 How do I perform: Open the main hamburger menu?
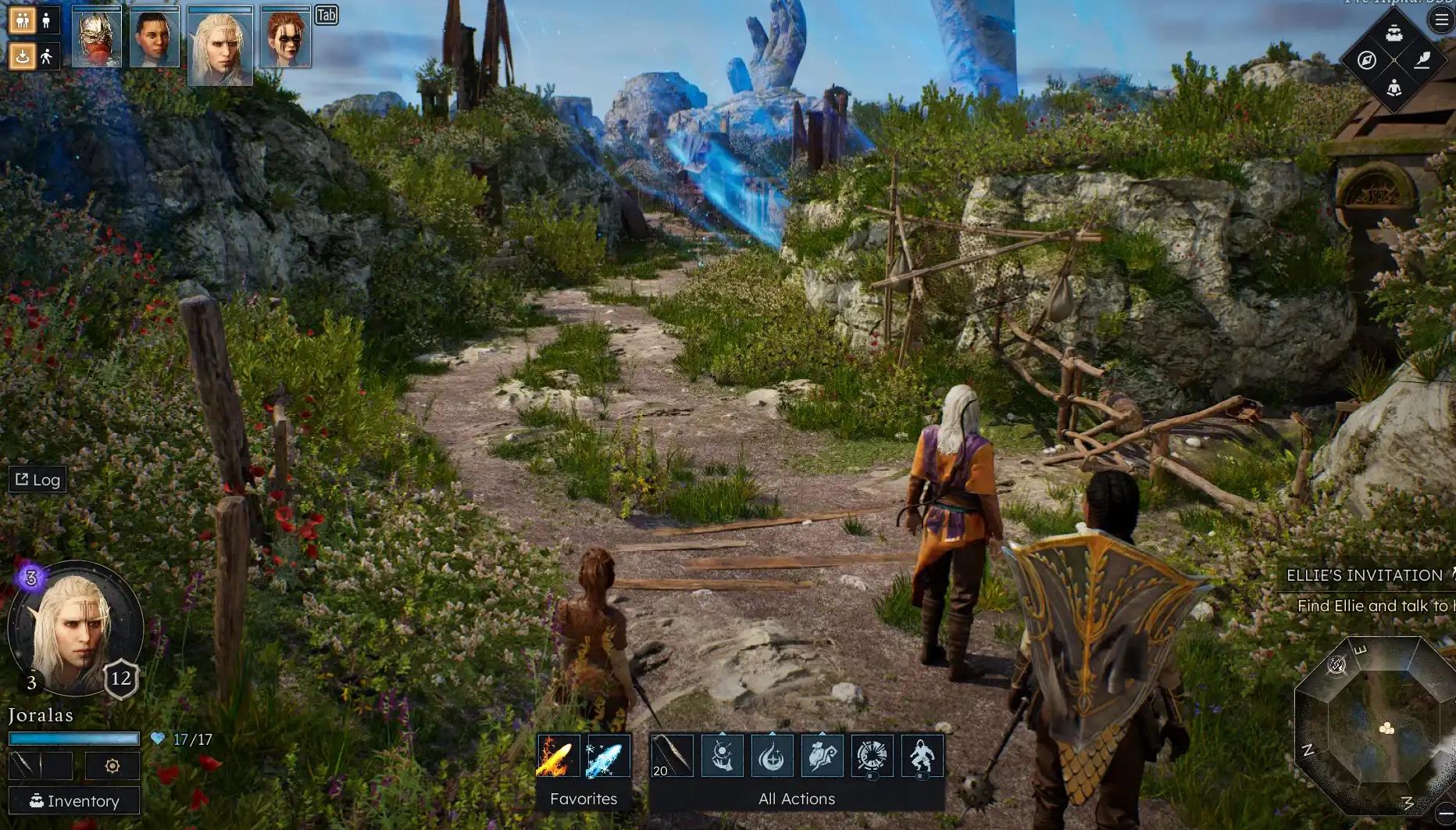coord(1441,20)
